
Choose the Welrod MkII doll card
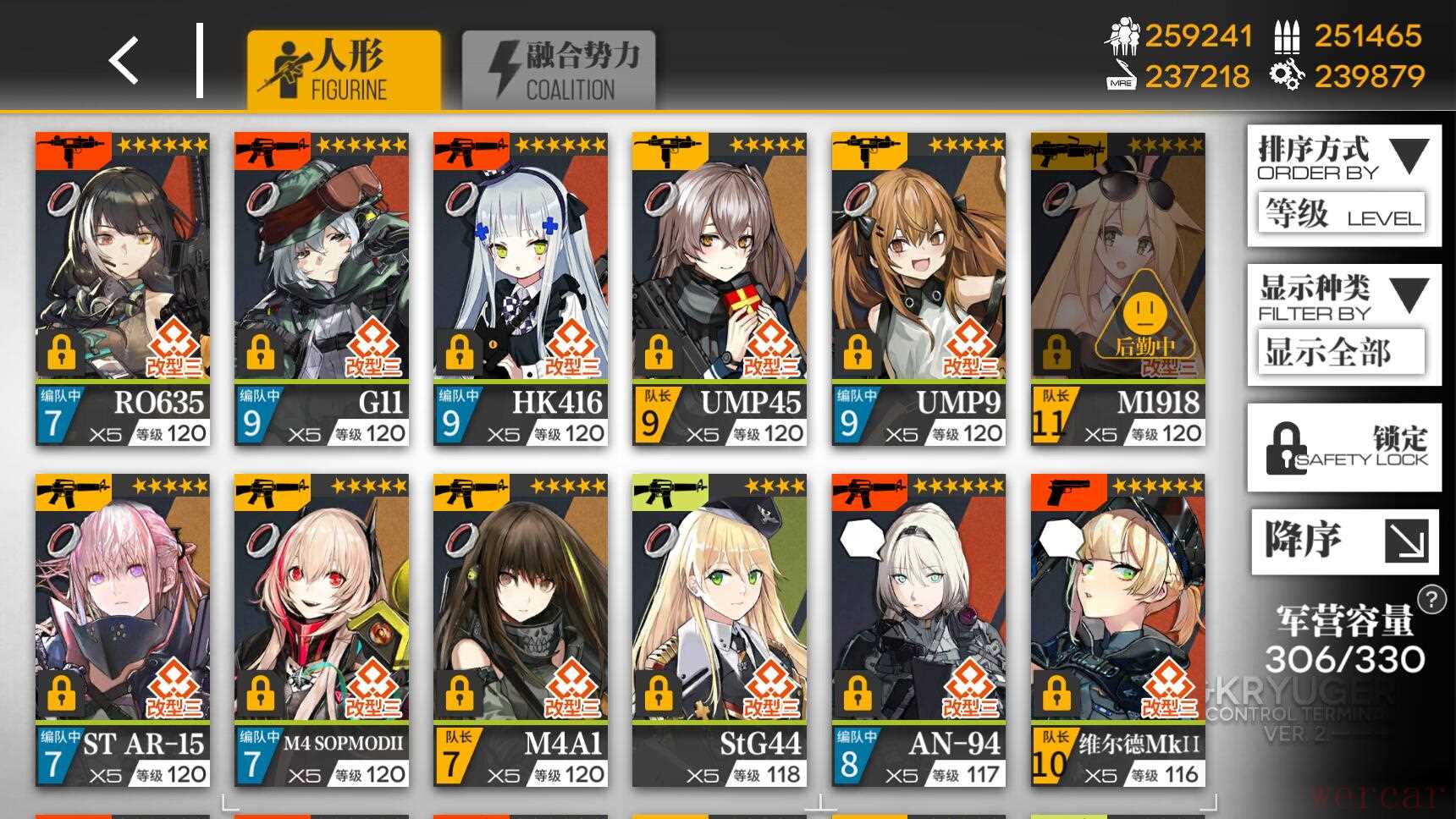pyautogui.click(x=1117, y=630)
